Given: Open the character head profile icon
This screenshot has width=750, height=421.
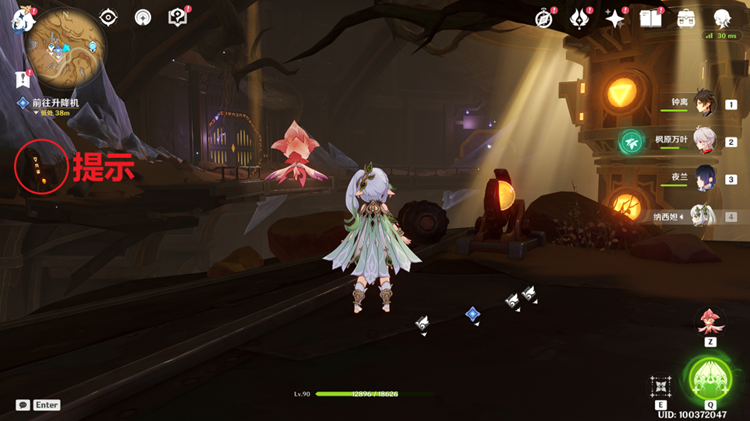Looking at the screenshot, I should click(x=722, y=18).
